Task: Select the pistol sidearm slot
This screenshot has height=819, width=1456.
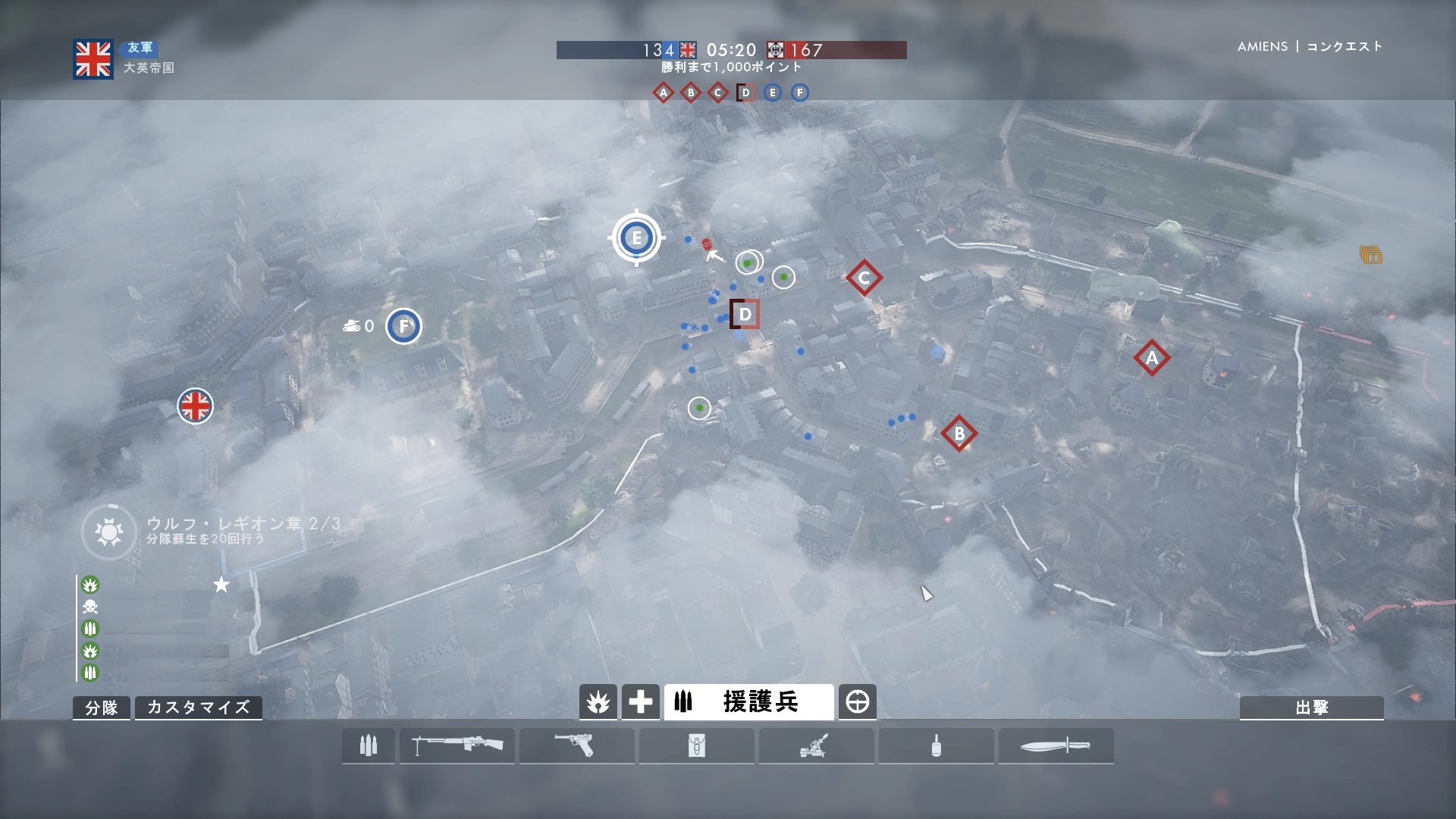Action: click(x=577, y=746)
